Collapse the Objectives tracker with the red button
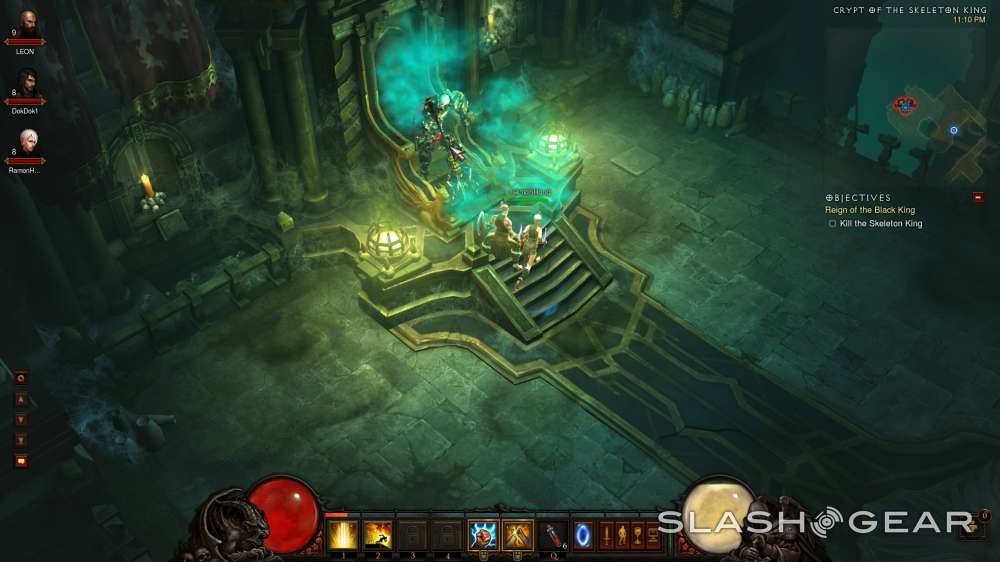 (977, 197)
